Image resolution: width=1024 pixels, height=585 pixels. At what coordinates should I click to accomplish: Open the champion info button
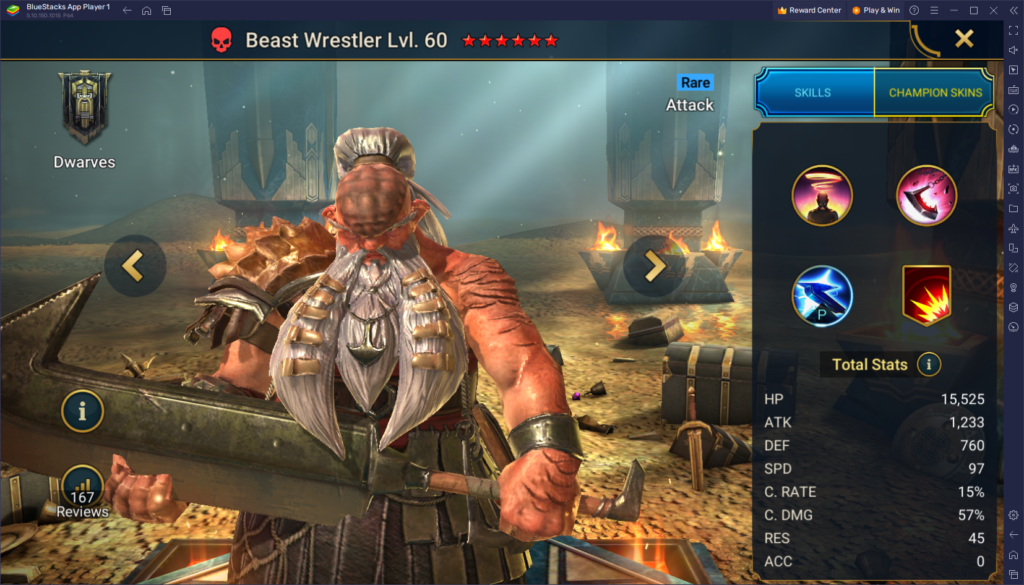pos(83,410)
